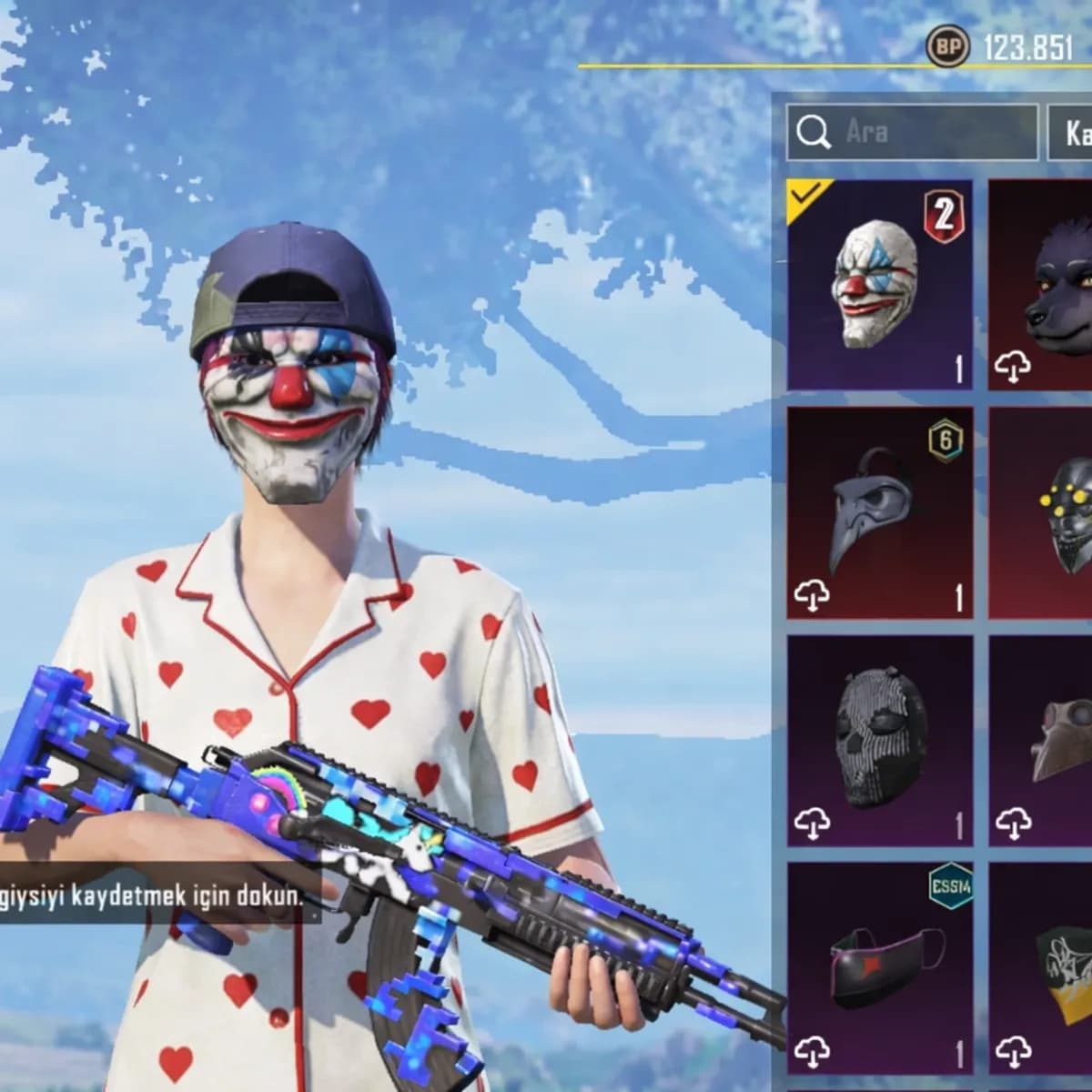
Task: Choose the plague doctor beak mask
Action: coord(880,512)
